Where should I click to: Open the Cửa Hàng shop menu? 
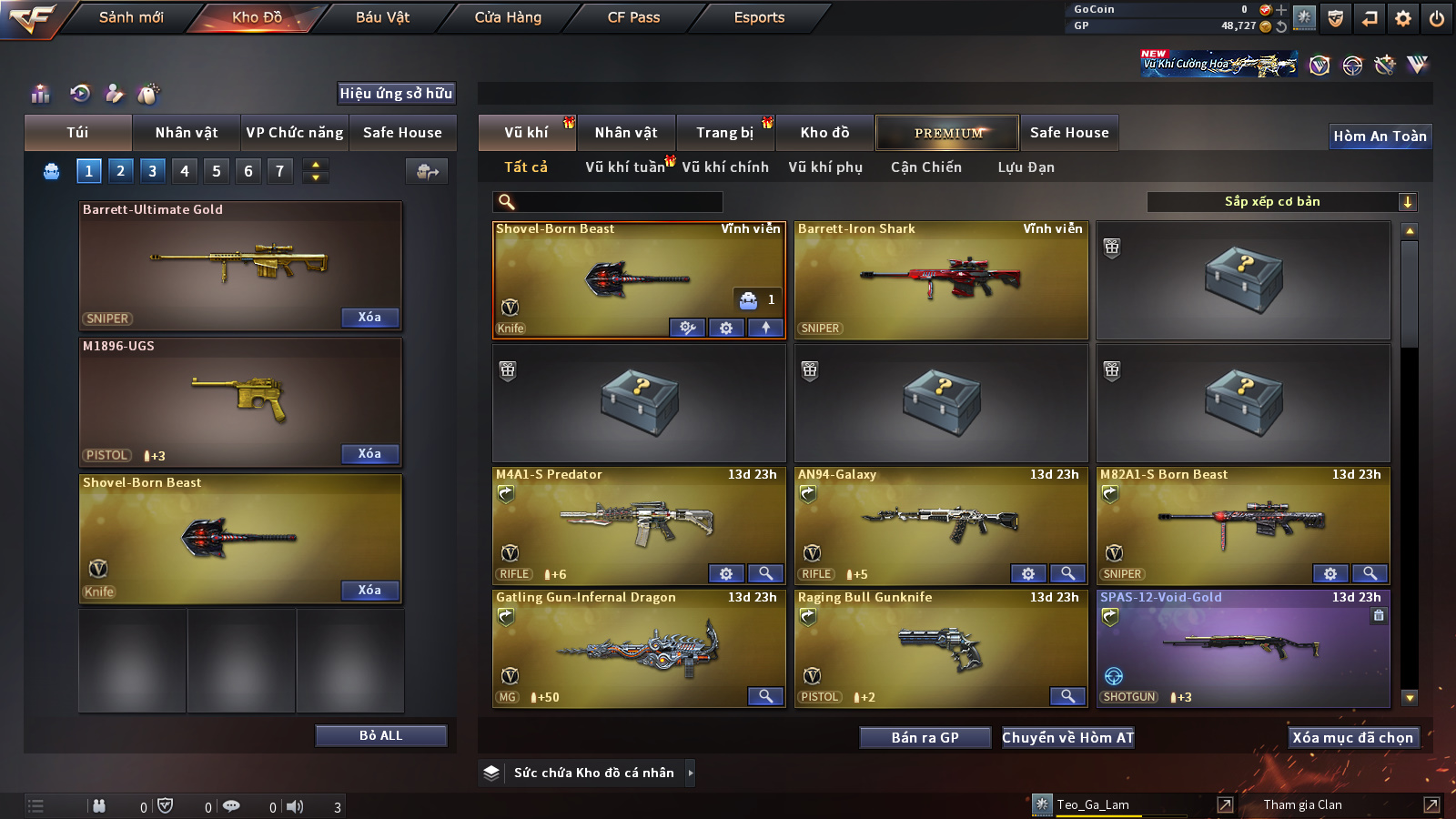[508, 17]
